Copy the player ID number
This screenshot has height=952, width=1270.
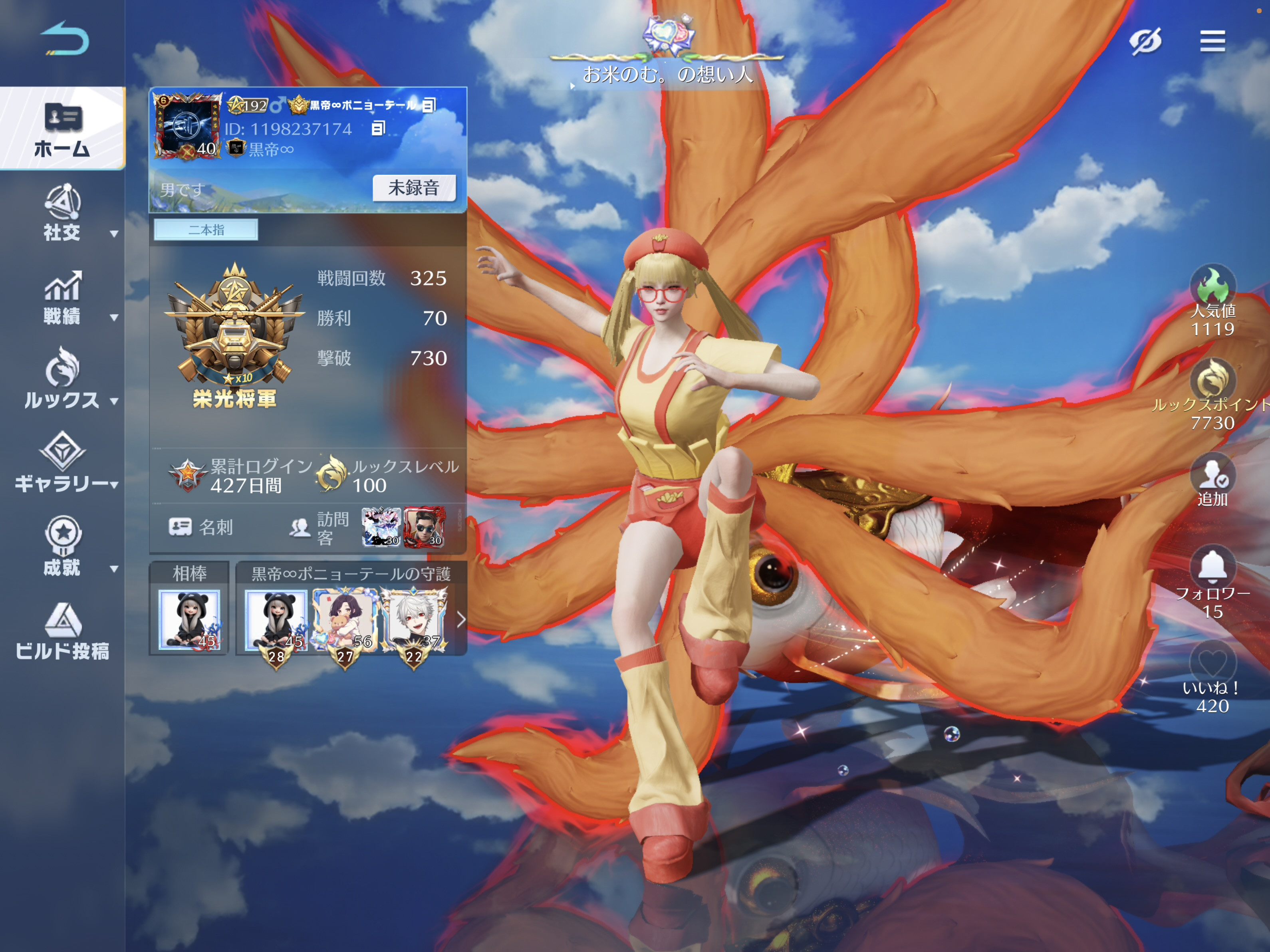click(x=378, y=128)
